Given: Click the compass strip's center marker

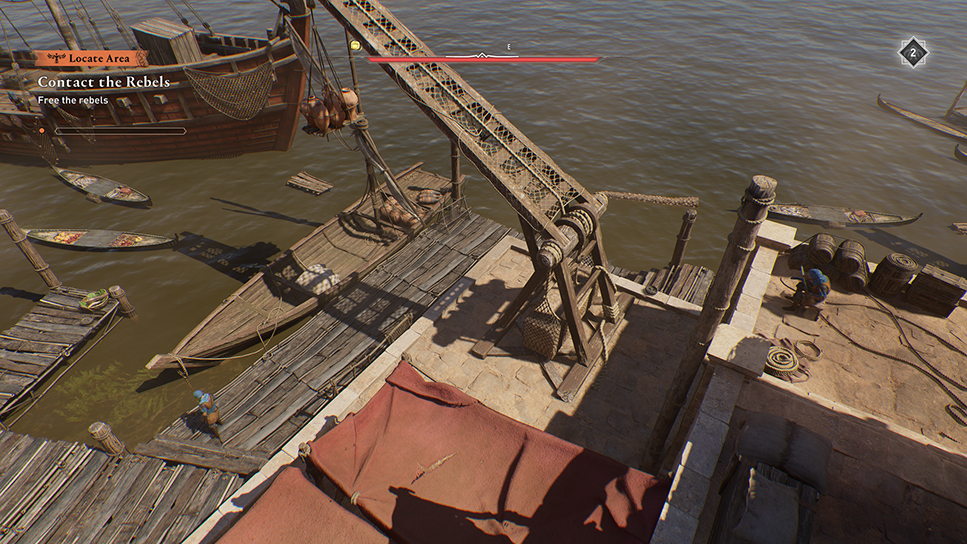Looking at the screenshot, I should pos(483,55).
